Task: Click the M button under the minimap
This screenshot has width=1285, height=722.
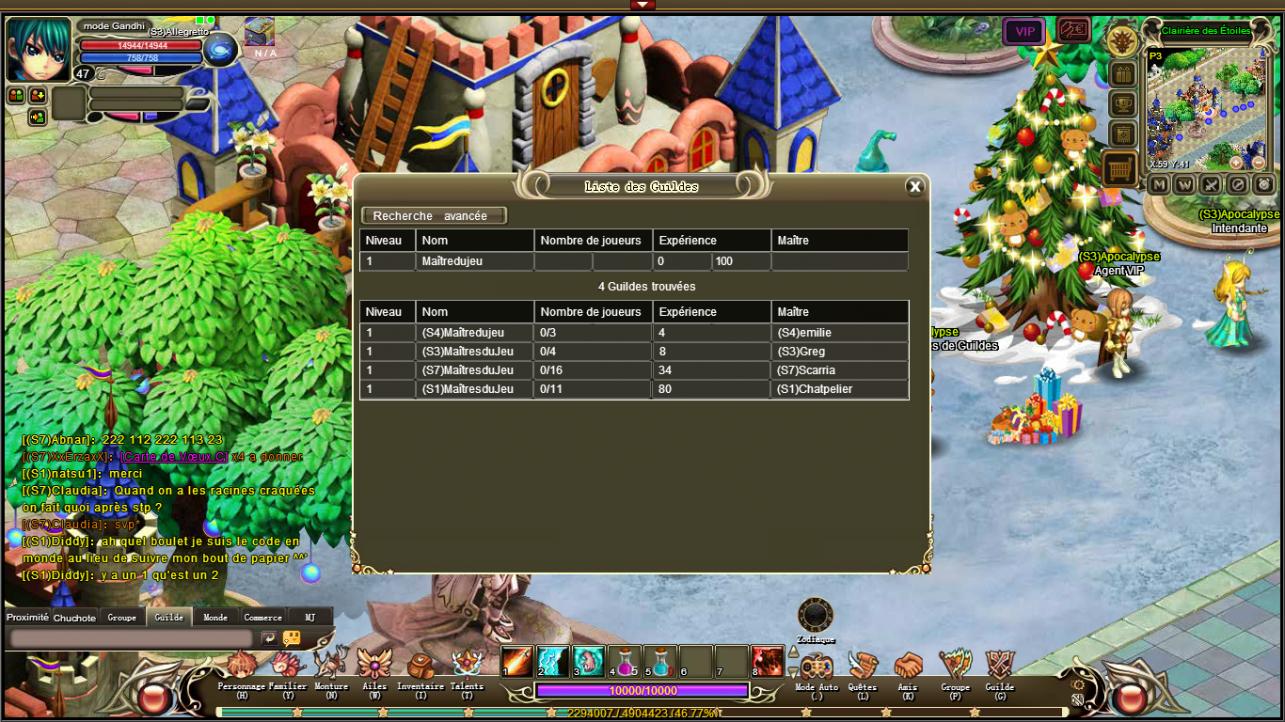Action: [x=1158, y=185]
